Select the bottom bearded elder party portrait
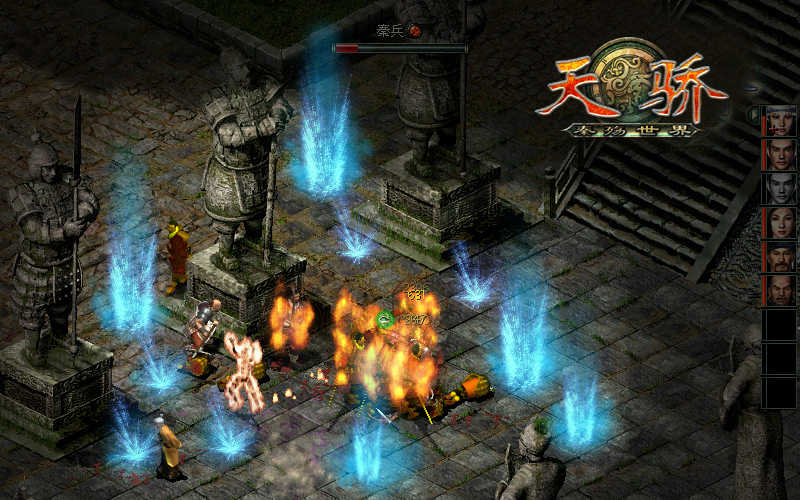Image resolution: width=800 pixels, height=500 pixels. [x=779, y=291]
